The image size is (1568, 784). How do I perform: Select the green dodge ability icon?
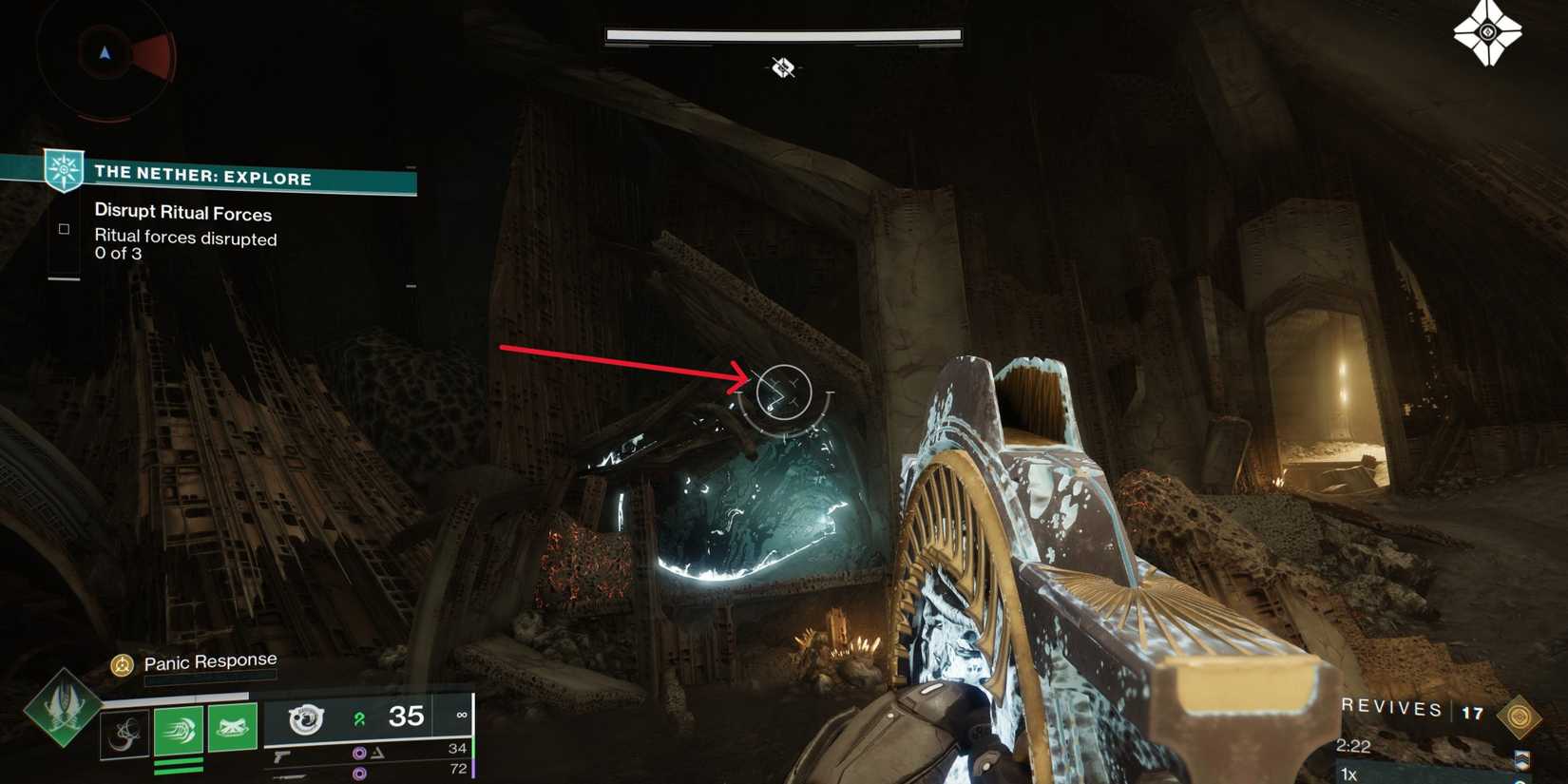coord(179,731)
